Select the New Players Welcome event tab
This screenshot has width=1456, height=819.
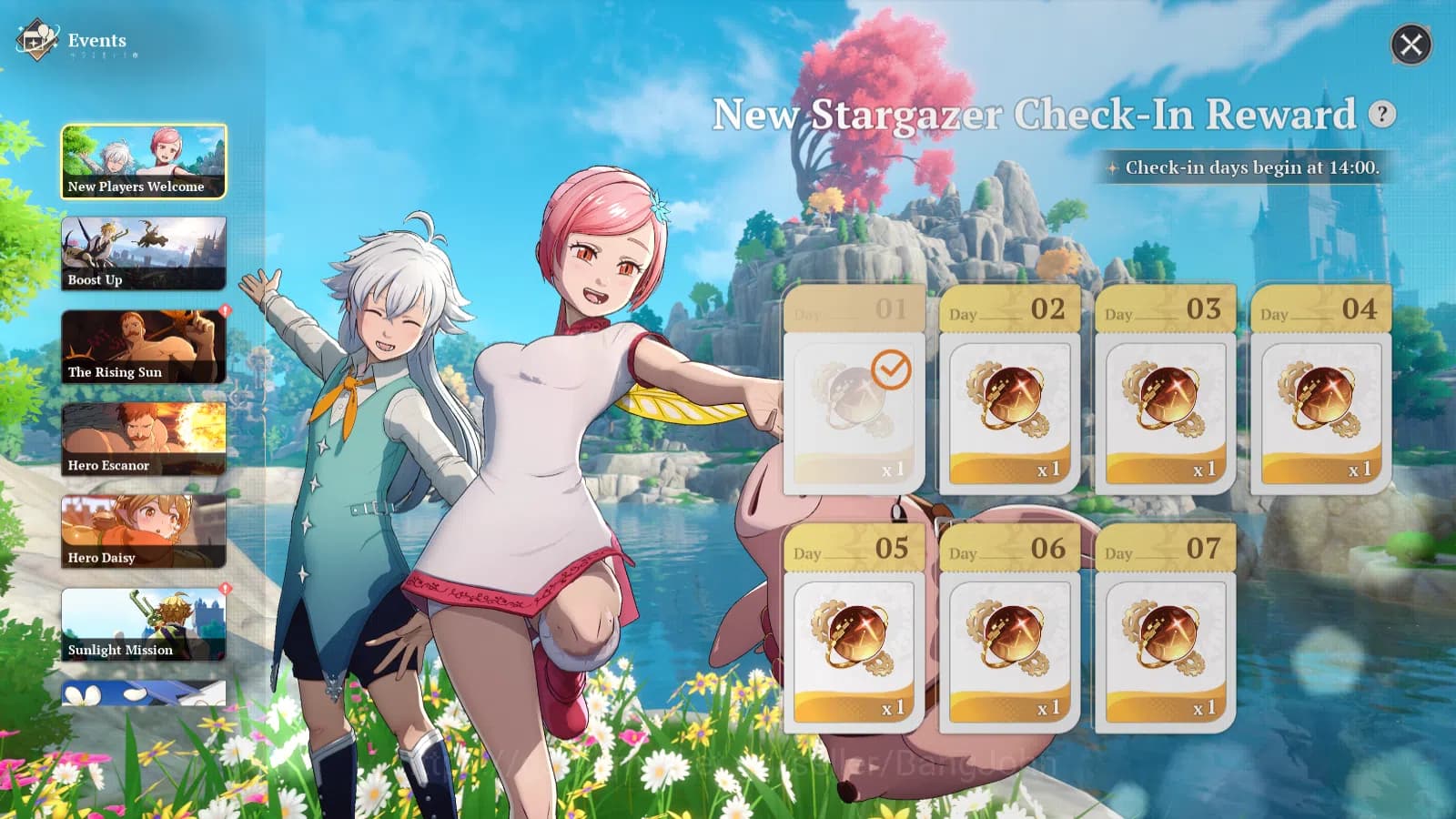pyautogui.click(x=143, y=161)
